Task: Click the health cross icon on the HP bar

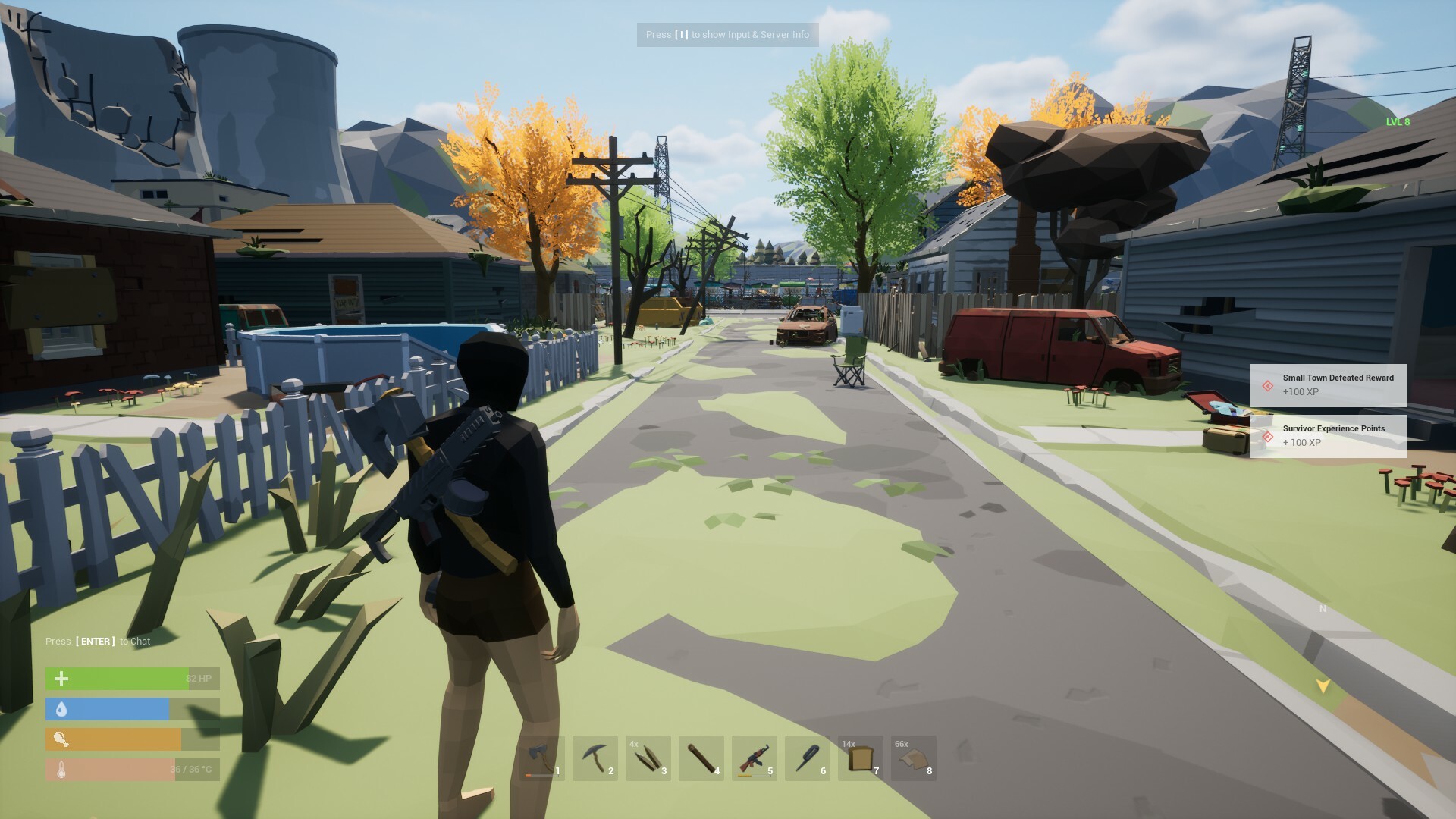Action: click(61, 678)
